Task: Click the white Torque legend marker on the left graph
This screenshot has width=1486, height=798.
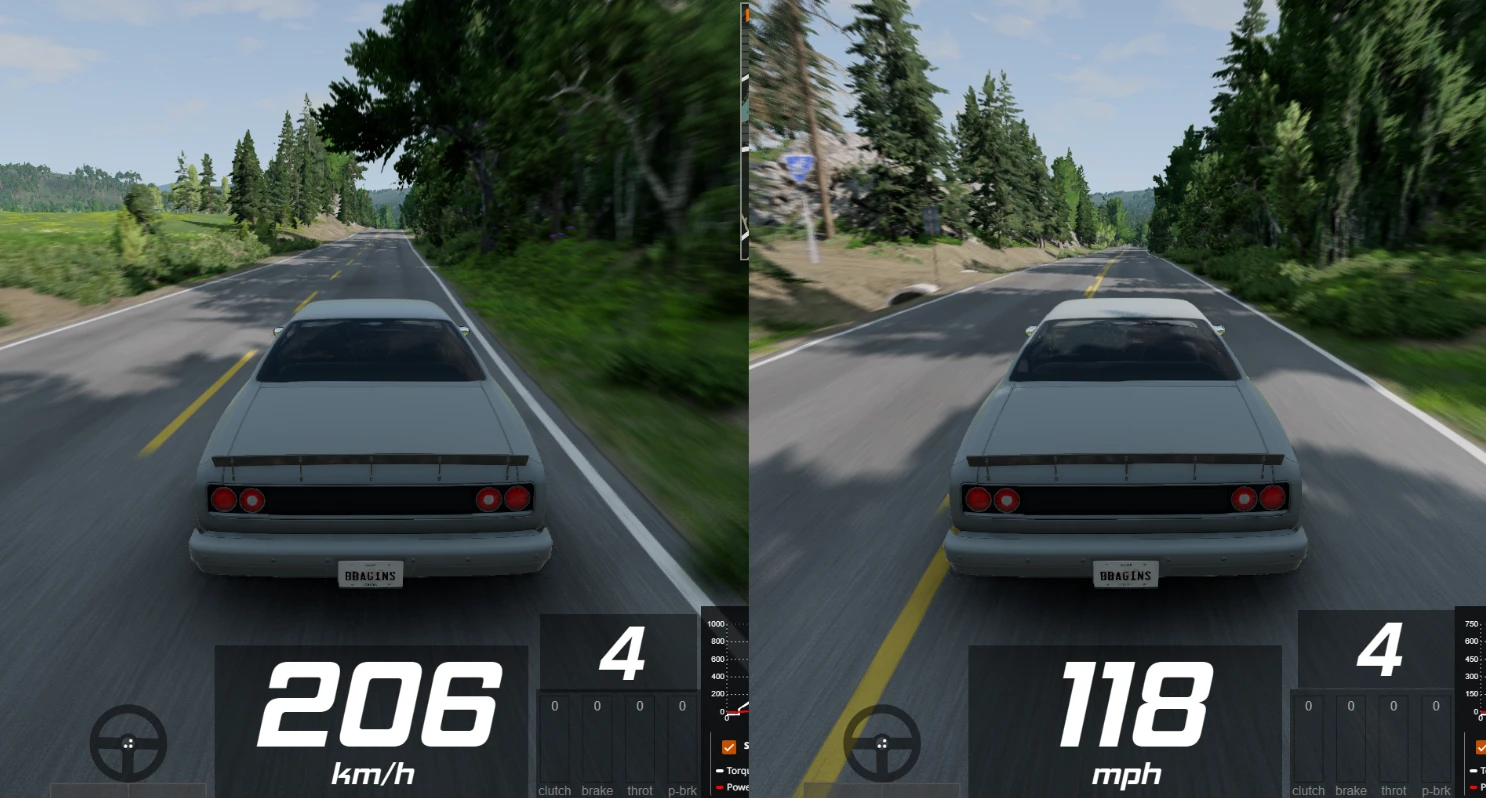Action: pos(720,770)
